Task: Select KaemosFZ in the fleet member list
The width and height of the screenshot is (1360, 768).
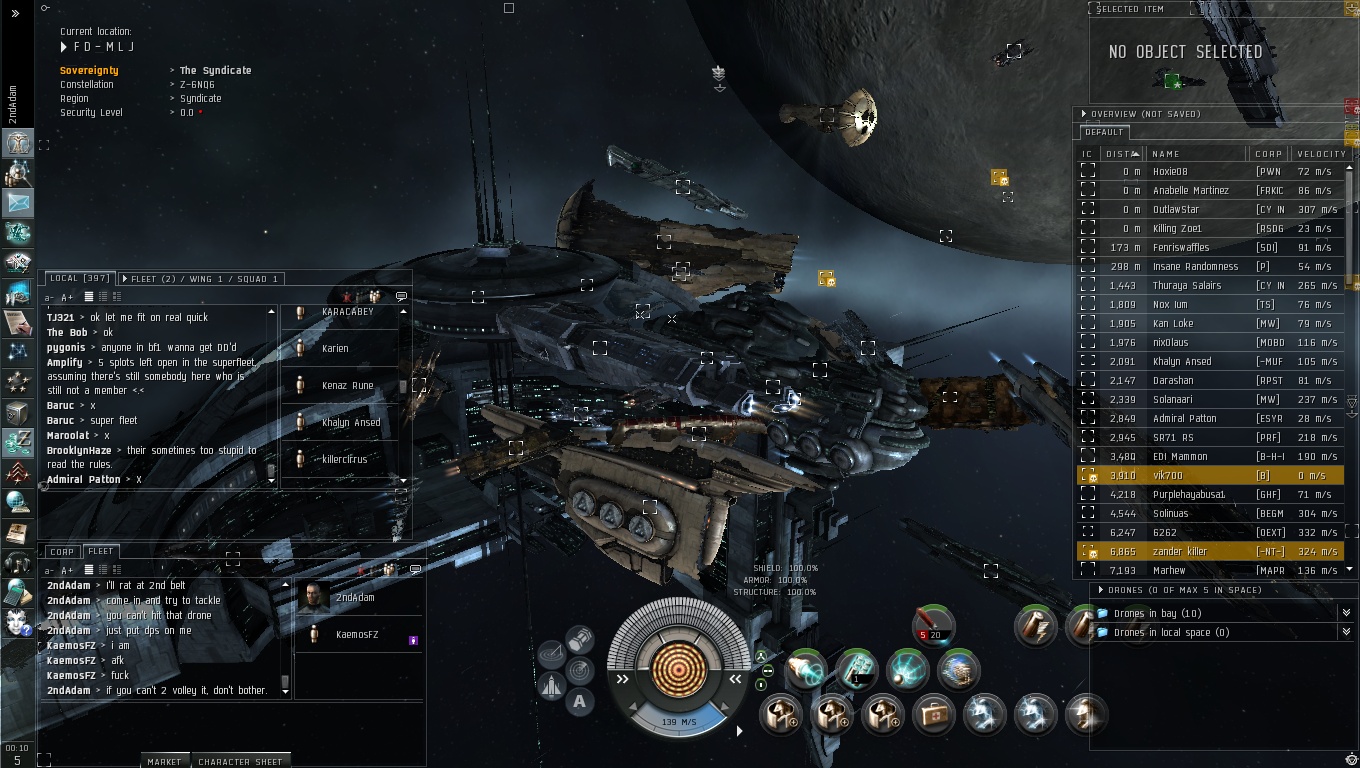Action: coord(356,635)
